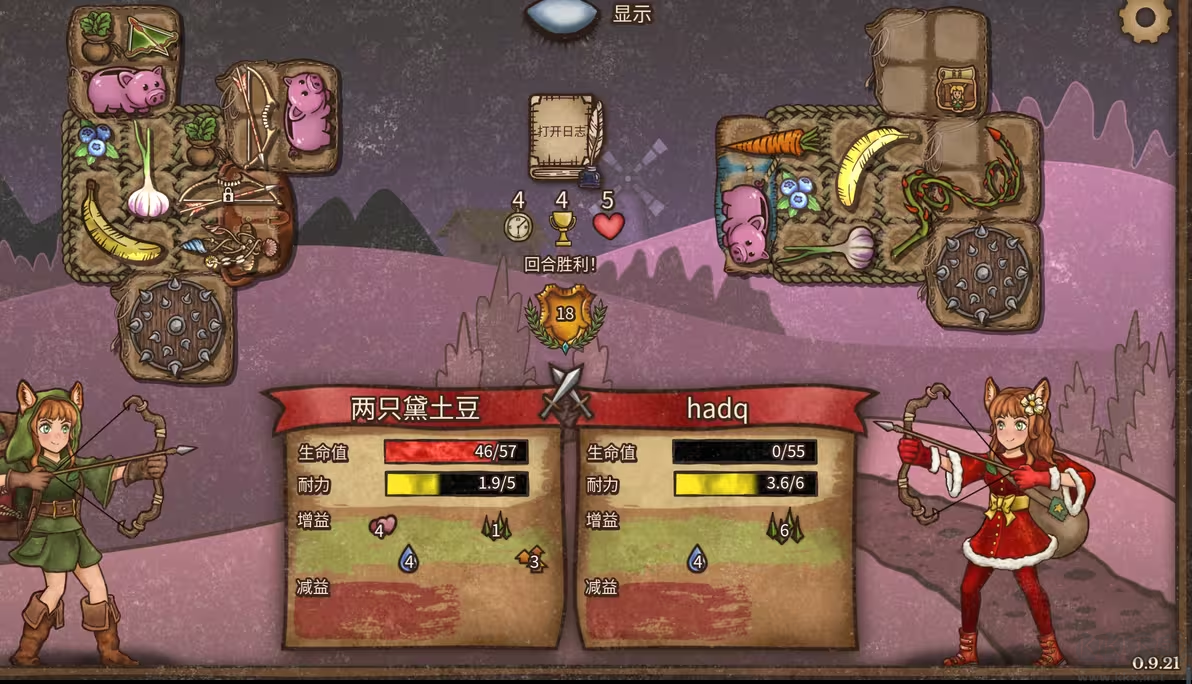Click the gold trophy wins icon
This screenshot has width=1192, height=684.
pos(563,228)
